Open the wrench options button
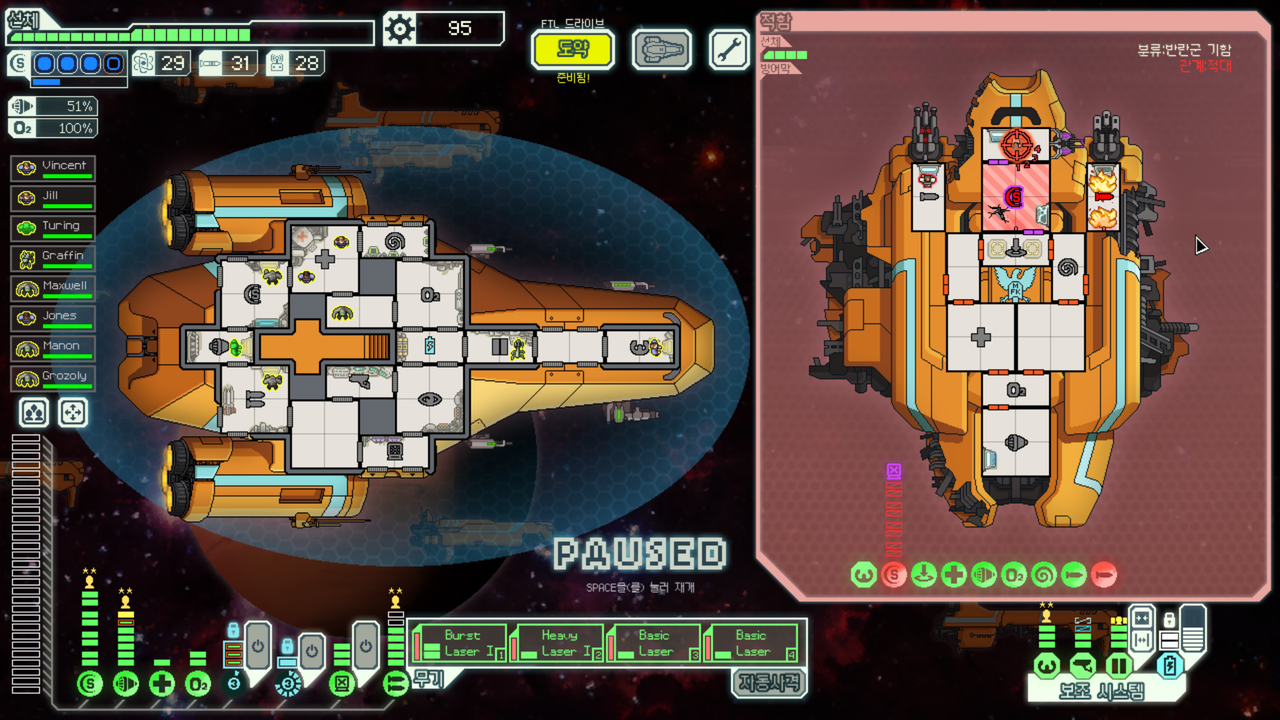The image size is (1280, 720). click(730, 49)
